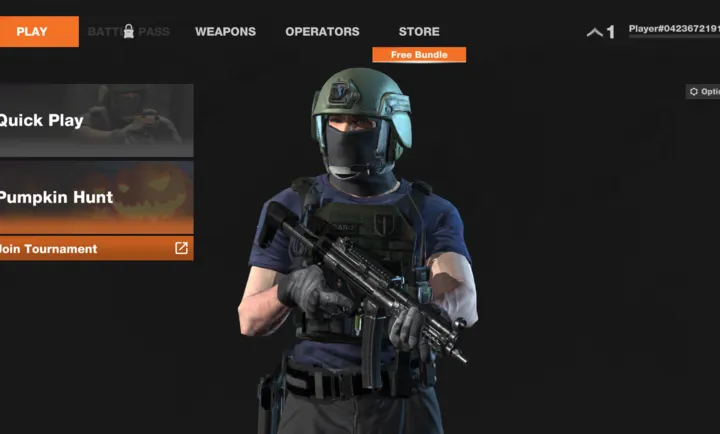Image resolution: width=720 pixels, height=434 pixels.
Task: Open the Options button
Action: coord(703,92)
